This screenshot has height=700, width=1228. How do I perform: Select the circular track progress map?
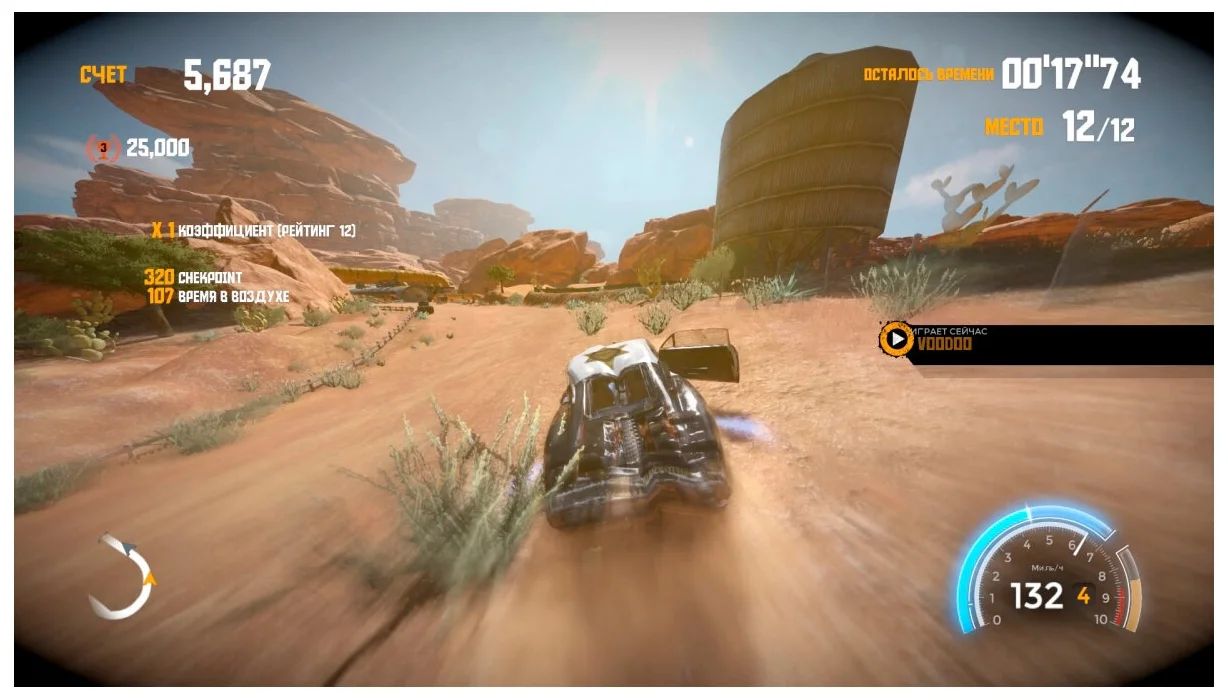pyautogui.click(x=121, y=576)
